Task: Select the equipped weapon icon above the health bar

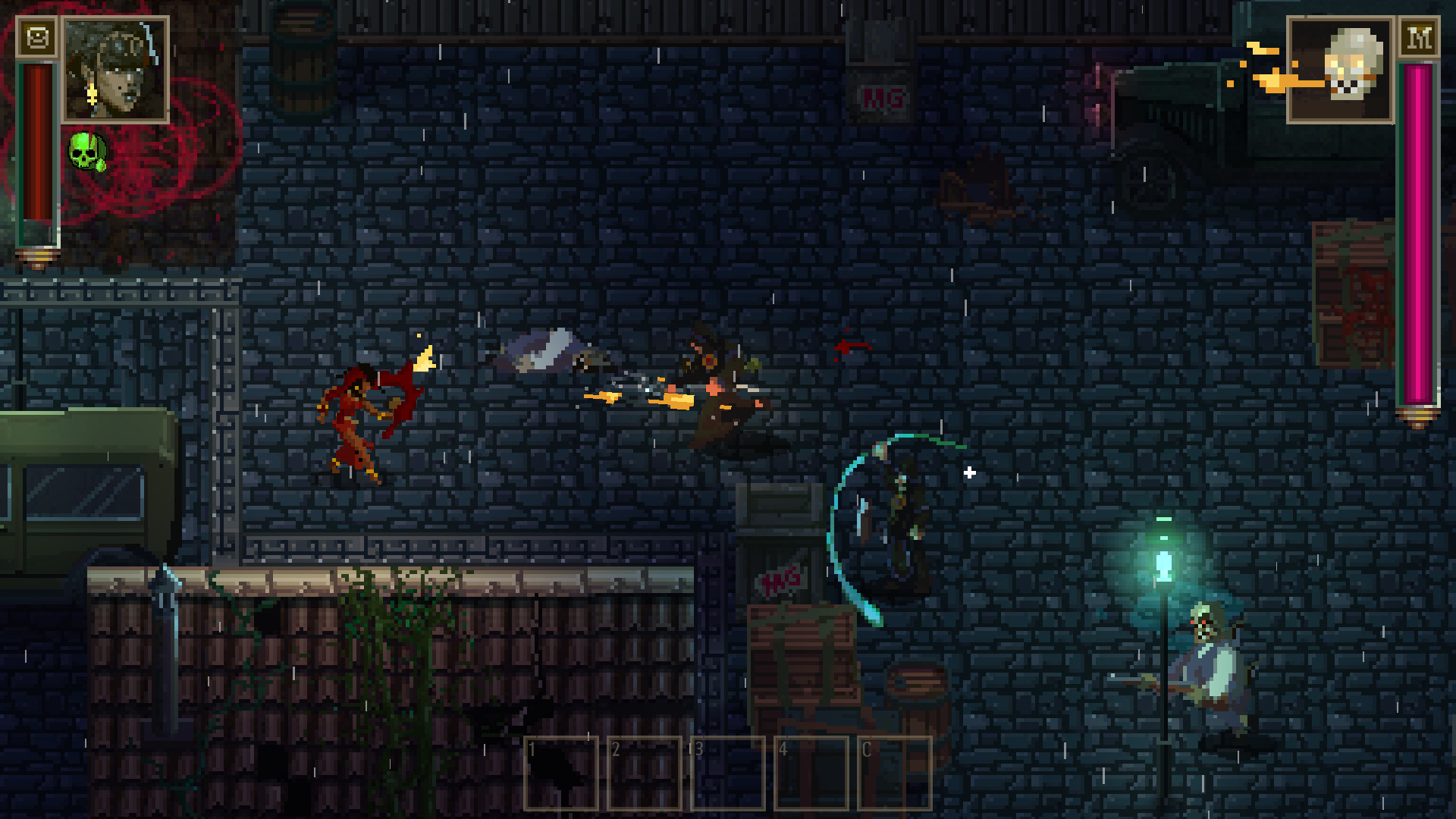Action: (x=36, y=36)
